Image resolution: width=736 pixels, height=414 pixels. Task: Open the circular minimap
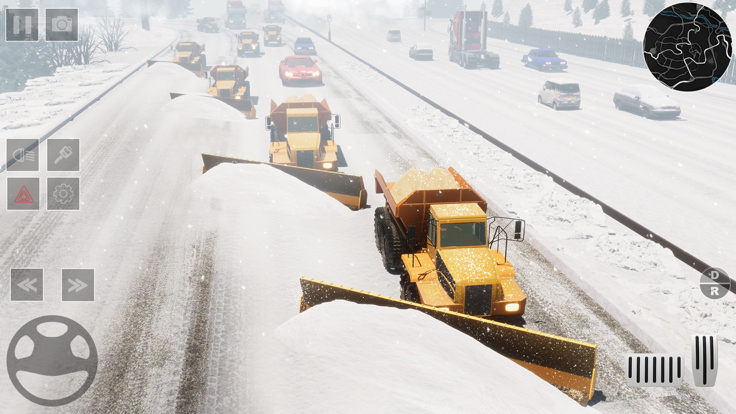687,46
